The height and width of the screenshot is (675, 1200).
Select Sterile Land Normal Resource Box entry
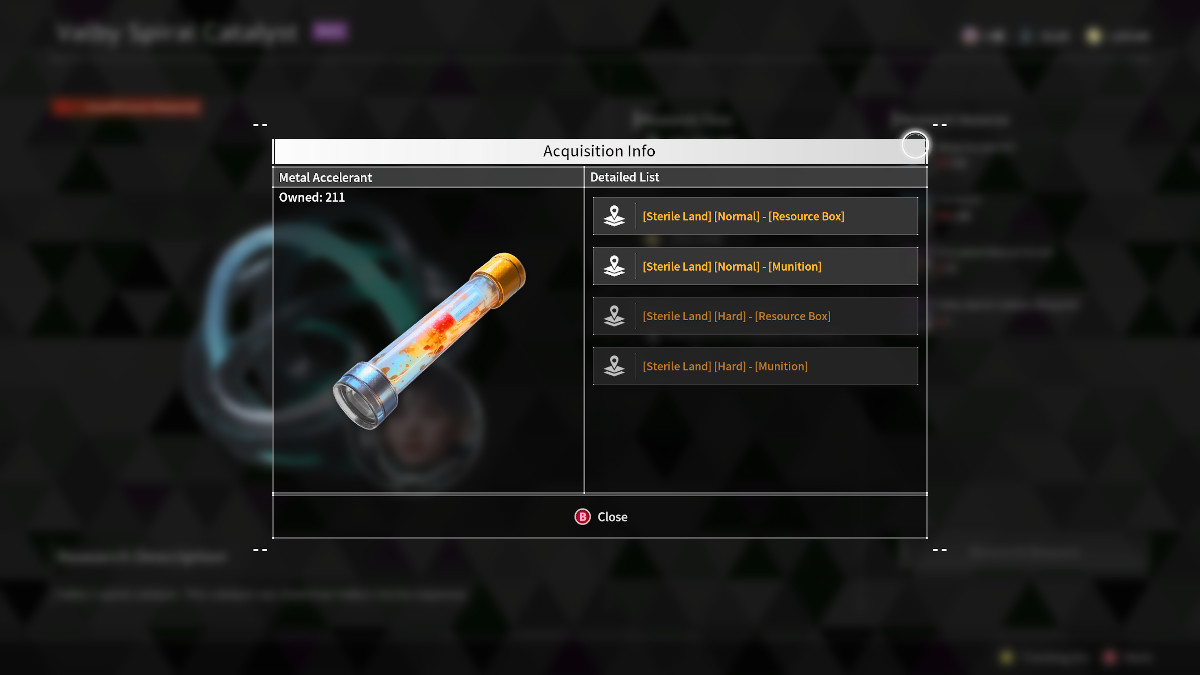[x=755, y=216]
